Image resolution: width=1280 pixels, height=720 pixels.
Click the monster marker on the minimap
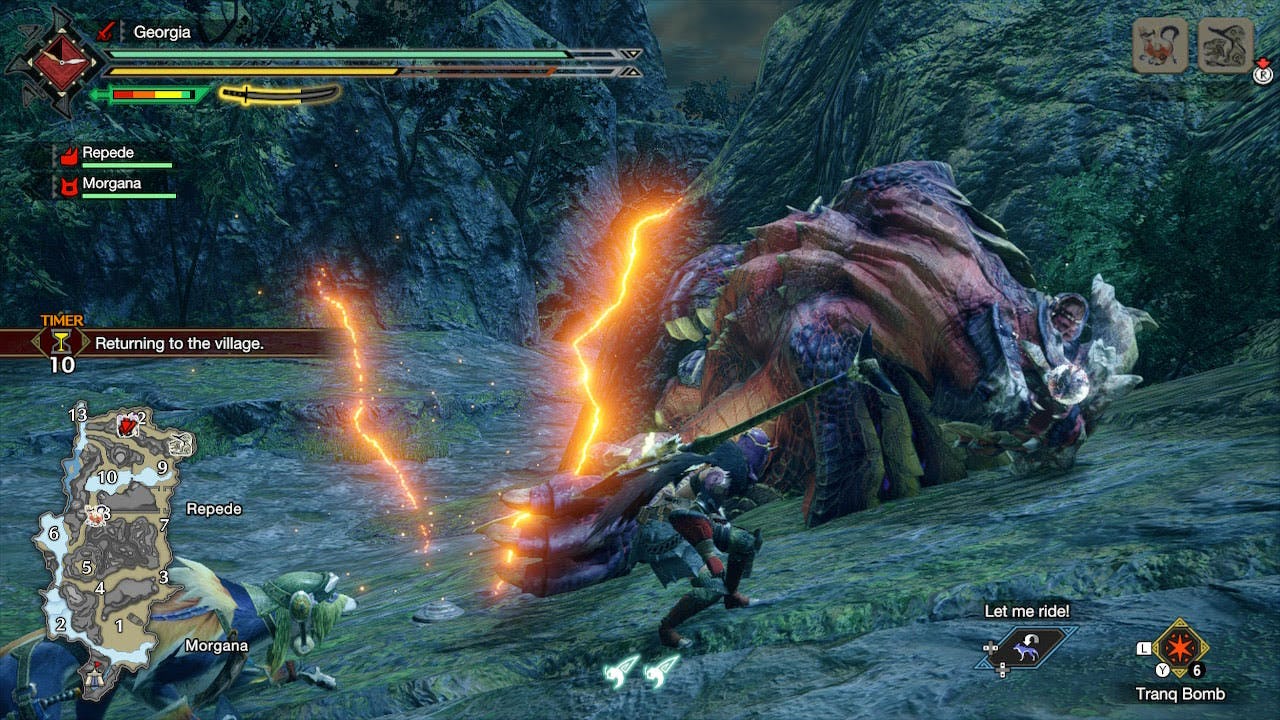(x=126, y=424)
